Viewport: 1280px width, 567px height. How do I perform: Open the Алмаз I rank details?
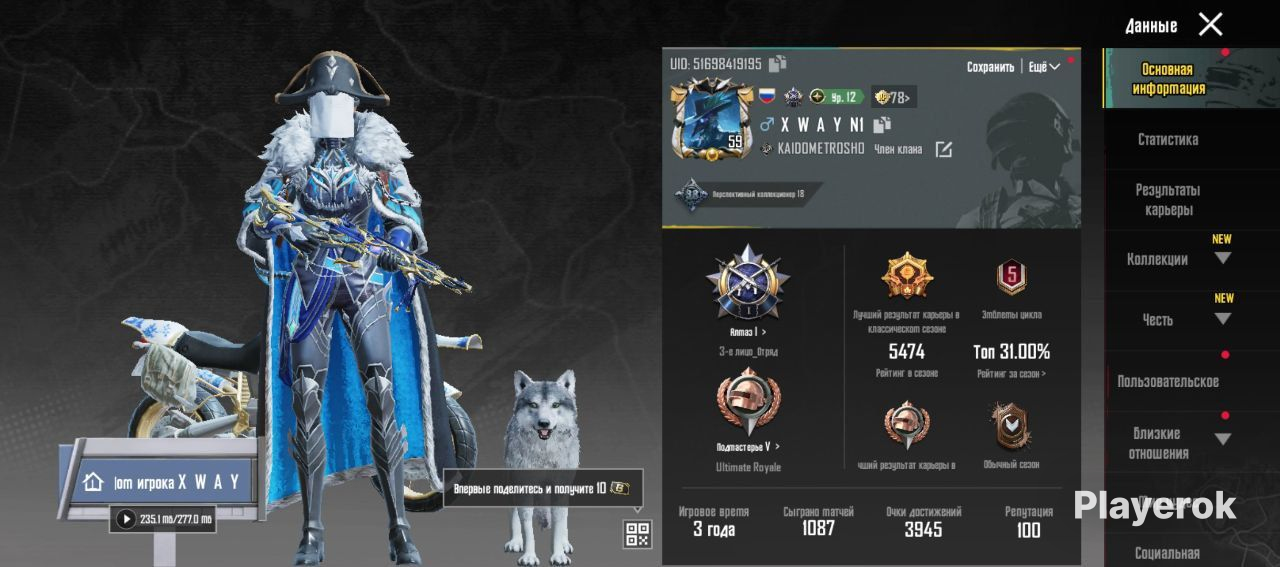[747, 331]
